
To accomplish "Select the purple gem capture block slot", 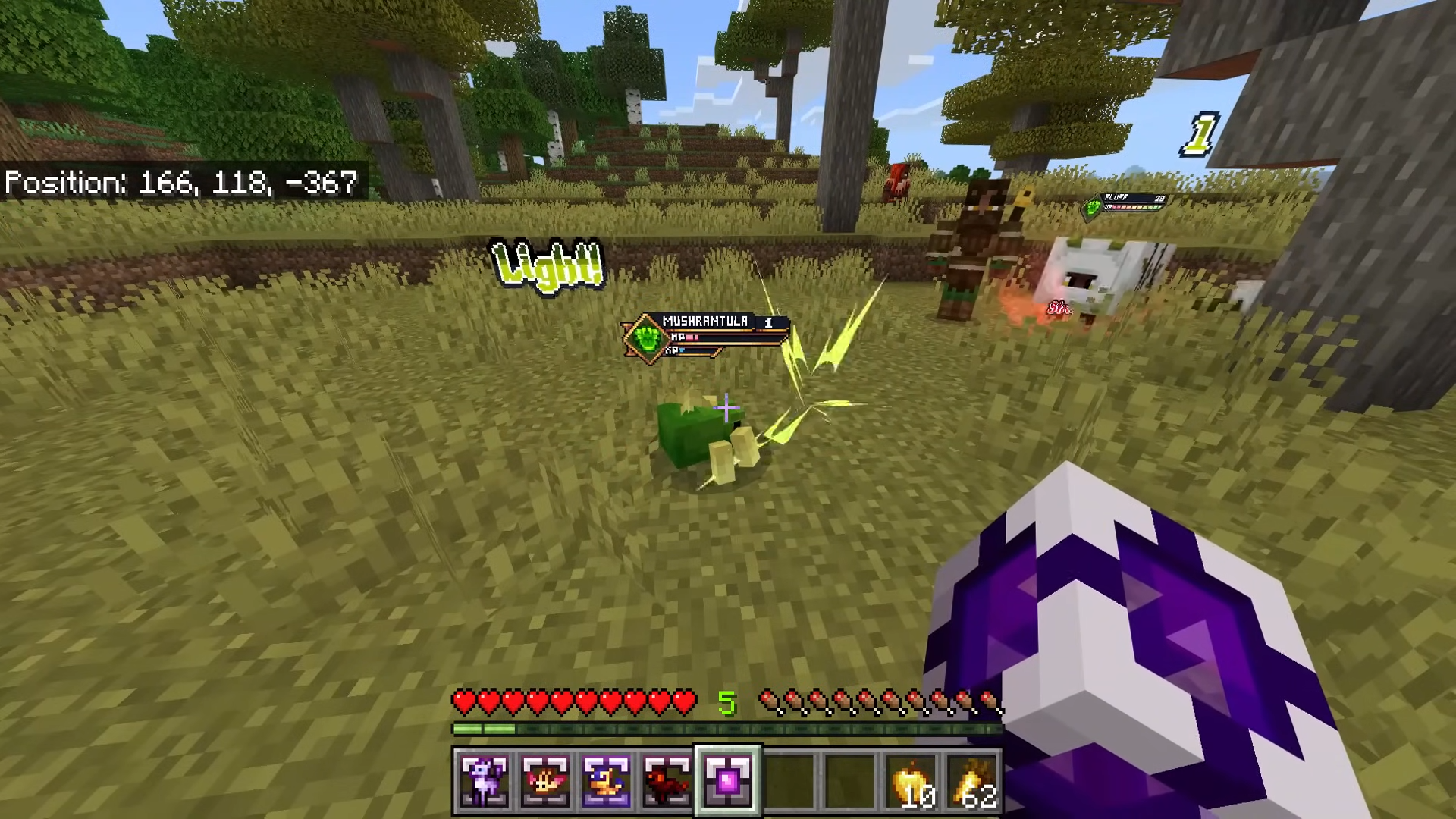I will [x=727, y=780].
